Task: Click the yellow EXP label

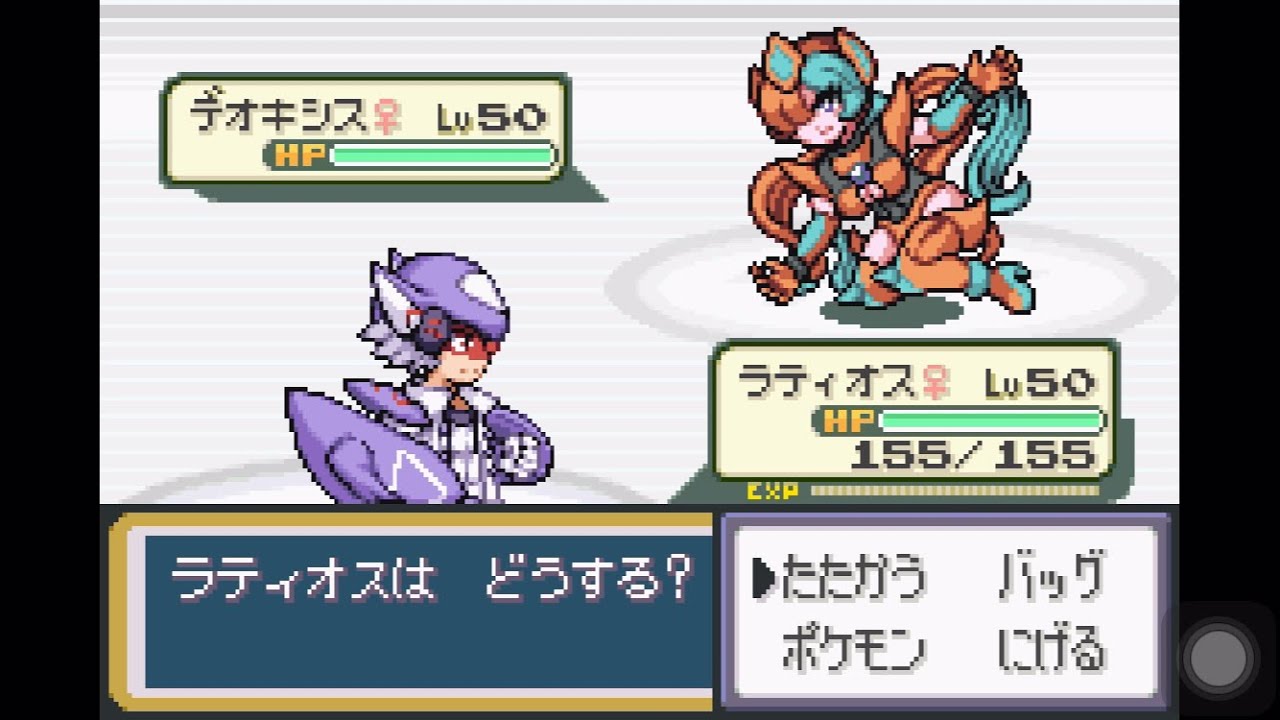Action: click(x=770, y=490)
